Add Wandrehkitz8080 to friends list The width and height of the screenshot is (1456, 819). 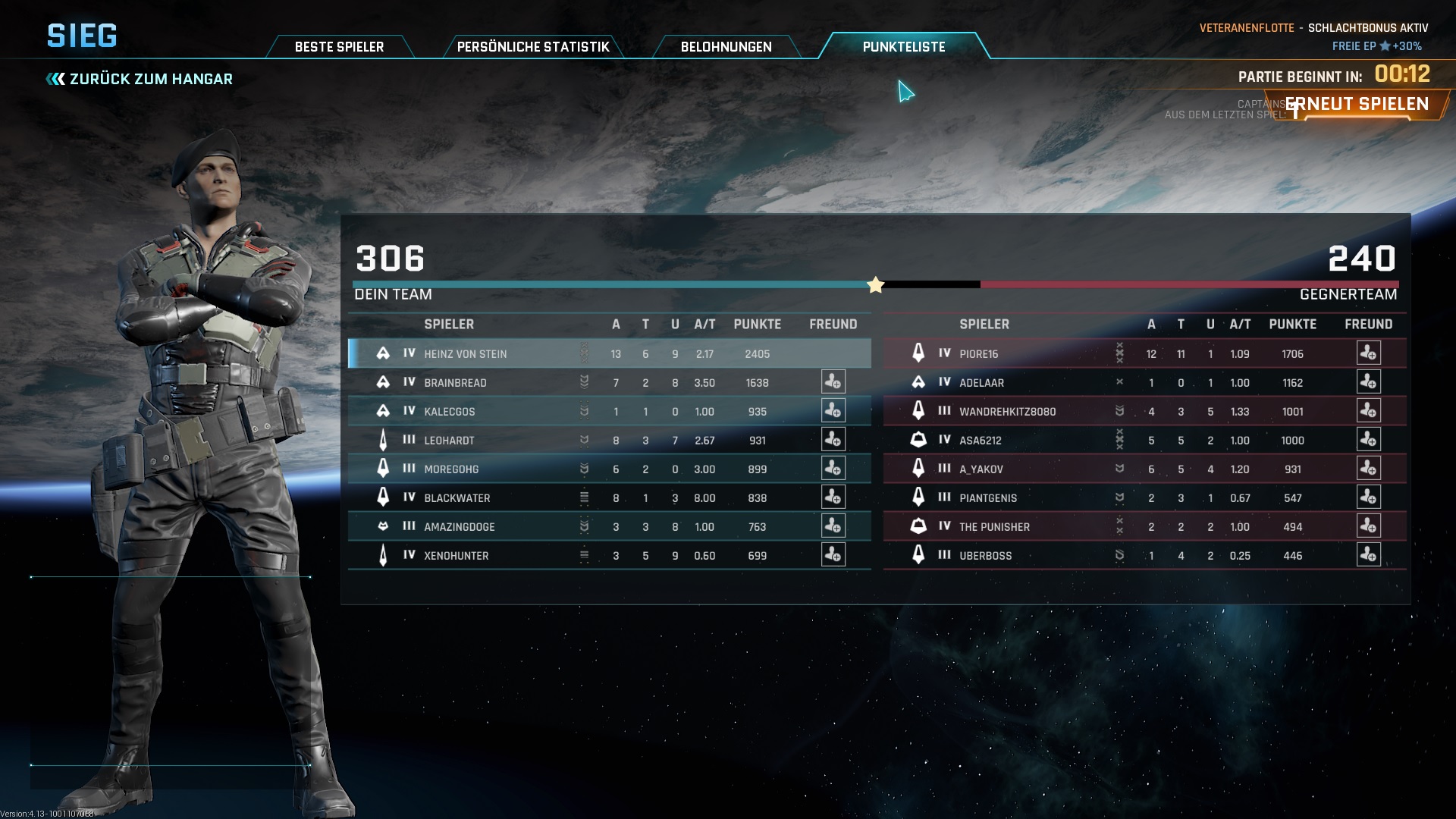point(1368,411)
